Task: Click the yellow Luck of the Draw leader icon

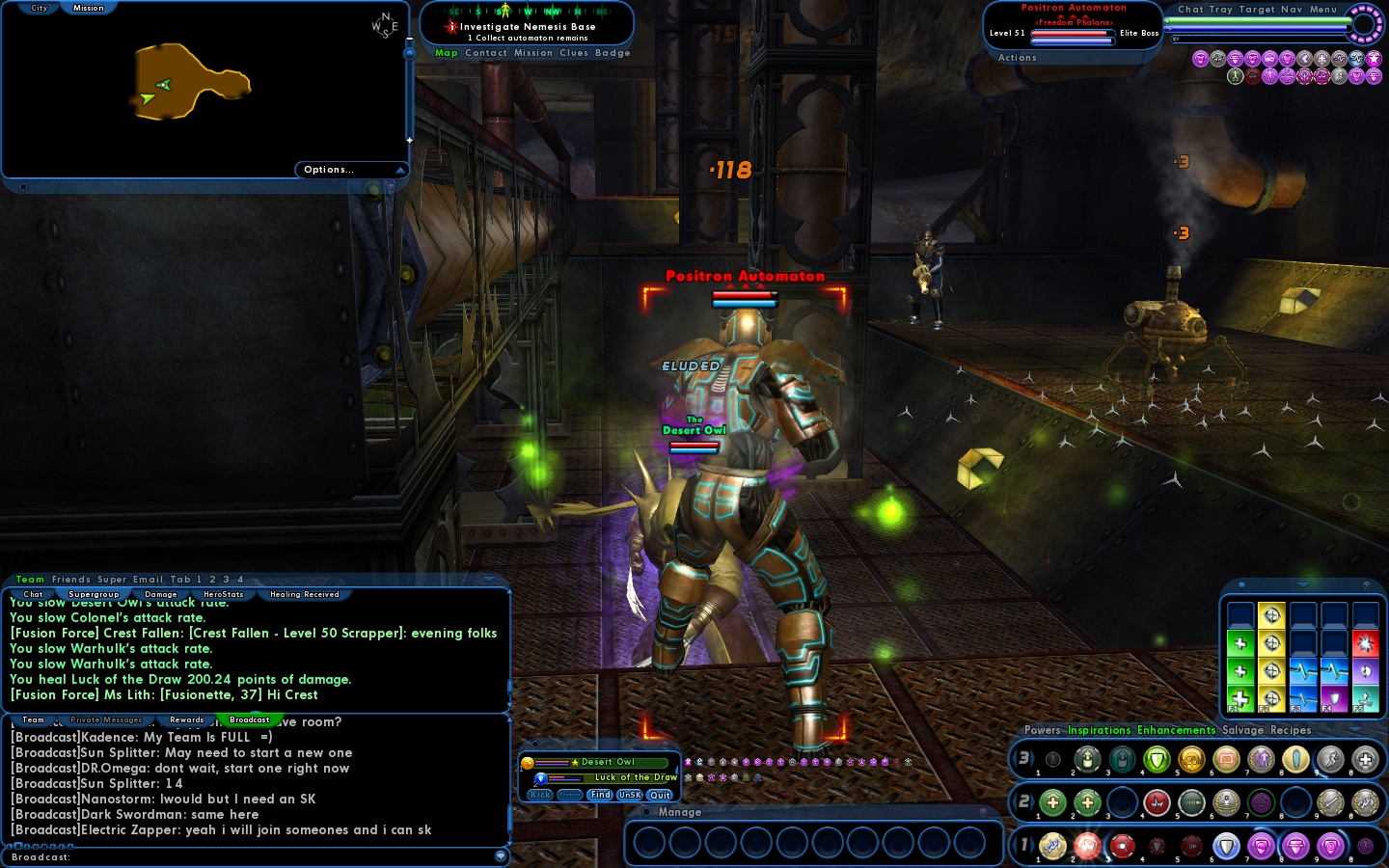Action: 577,762
